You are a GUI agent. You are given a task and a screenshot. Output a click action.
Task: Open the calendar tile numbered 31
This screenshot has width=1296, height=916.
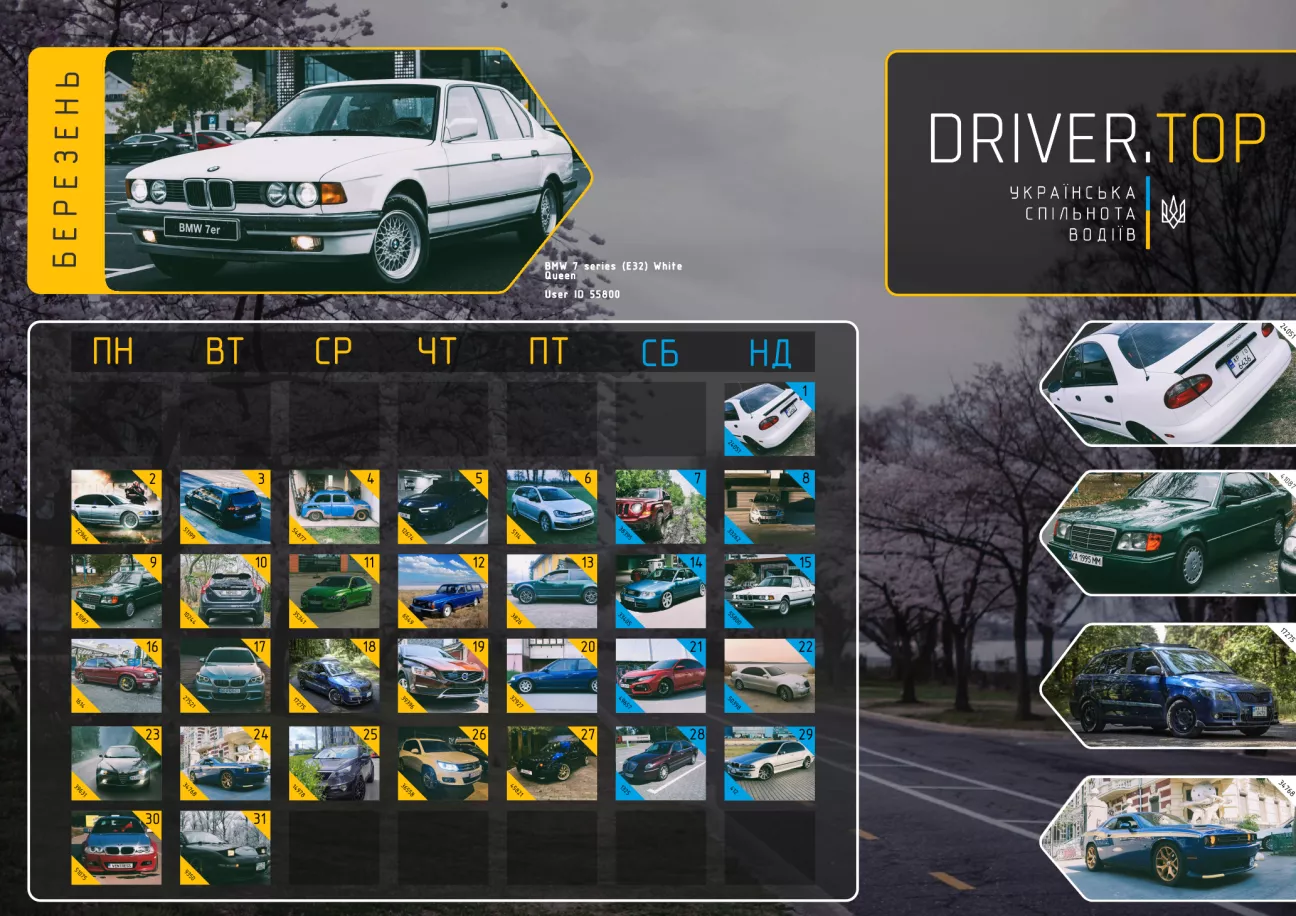[x=225, y=847]
